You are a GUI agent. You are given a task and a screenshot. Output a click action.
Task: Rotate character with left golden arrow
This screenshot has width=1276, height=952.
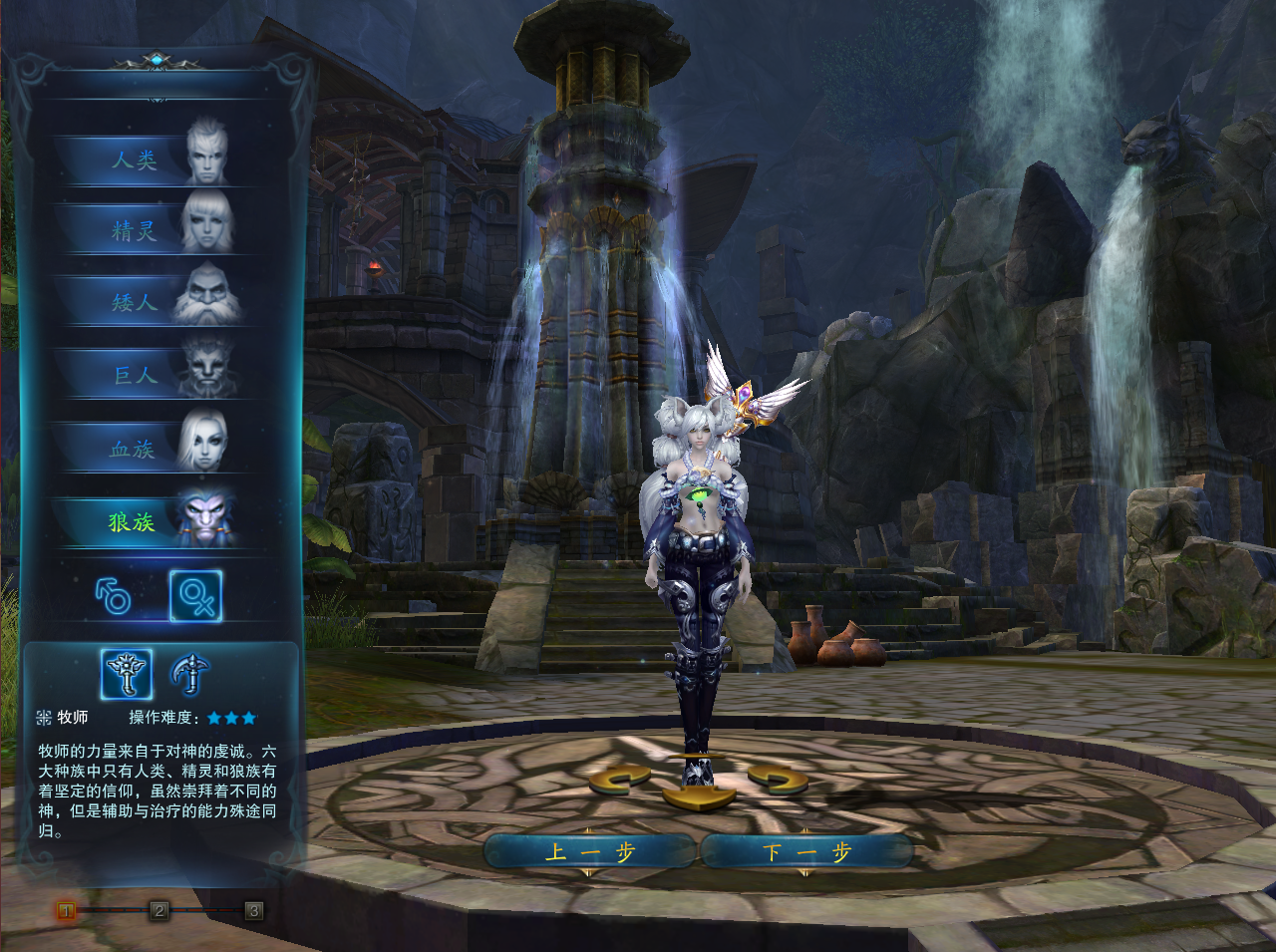click(x=619, y=779)
